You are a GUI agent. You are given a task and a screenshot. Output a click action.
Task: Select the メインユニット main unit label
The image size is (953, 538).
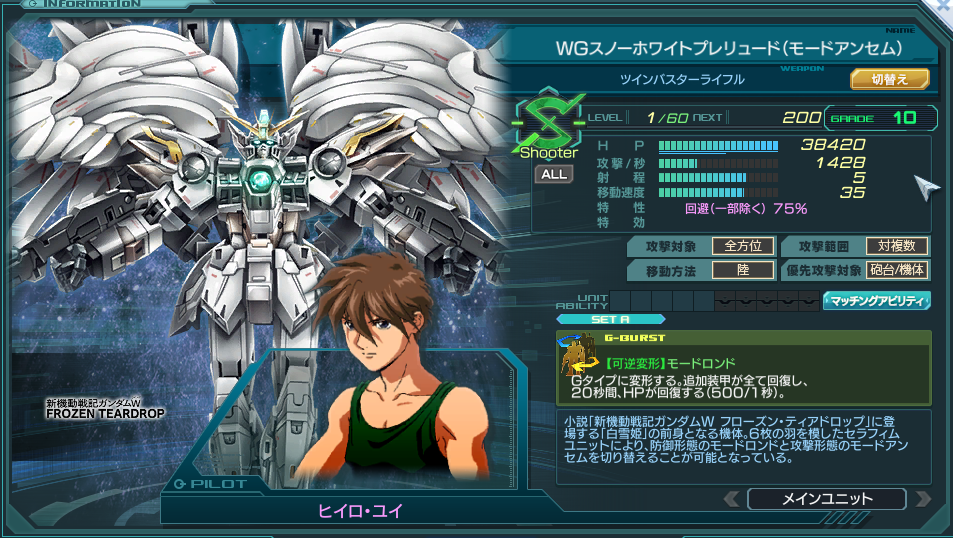(x=826, y=498)
